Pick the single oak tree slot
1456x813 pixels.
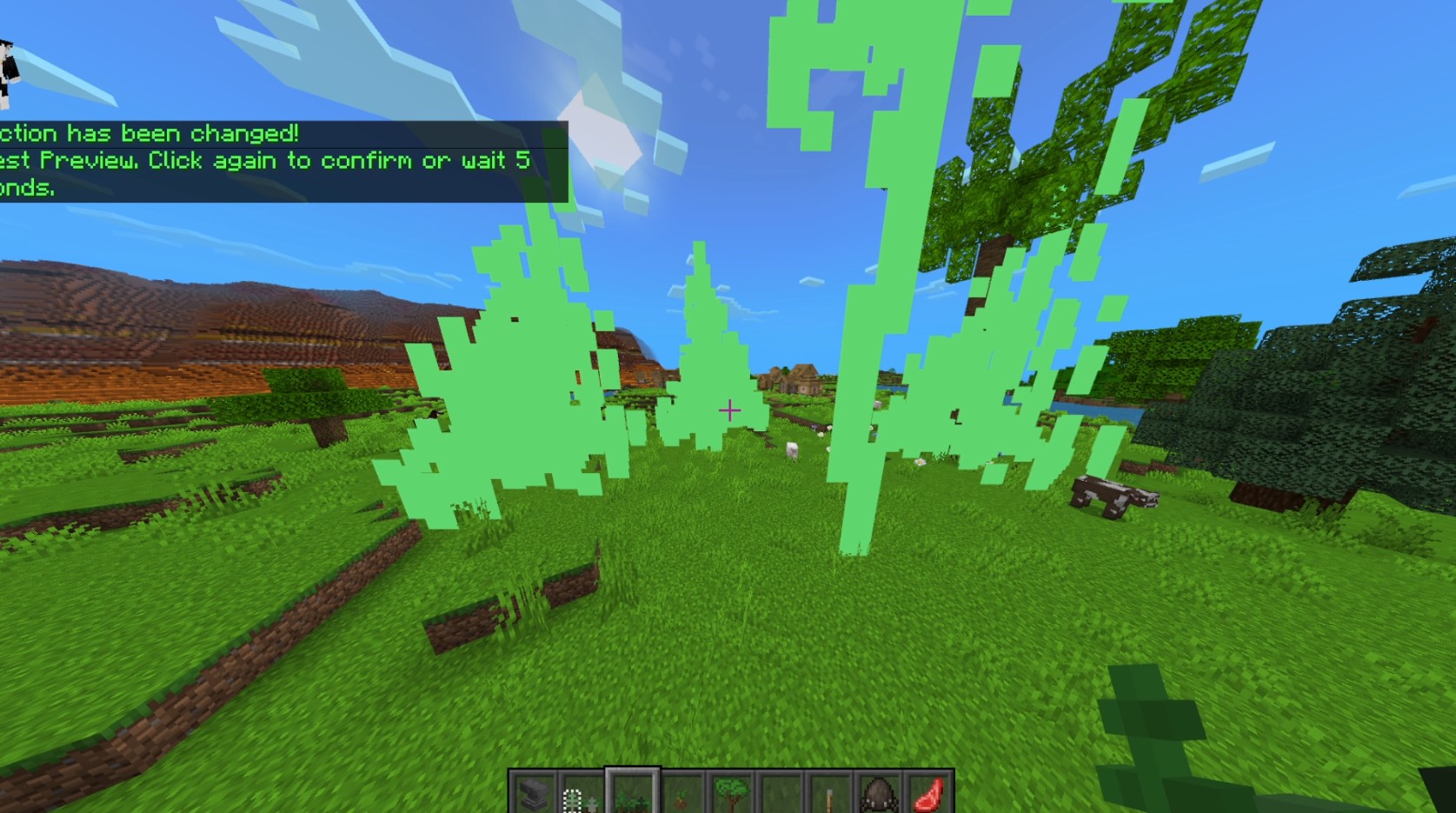tap(731, 793)
